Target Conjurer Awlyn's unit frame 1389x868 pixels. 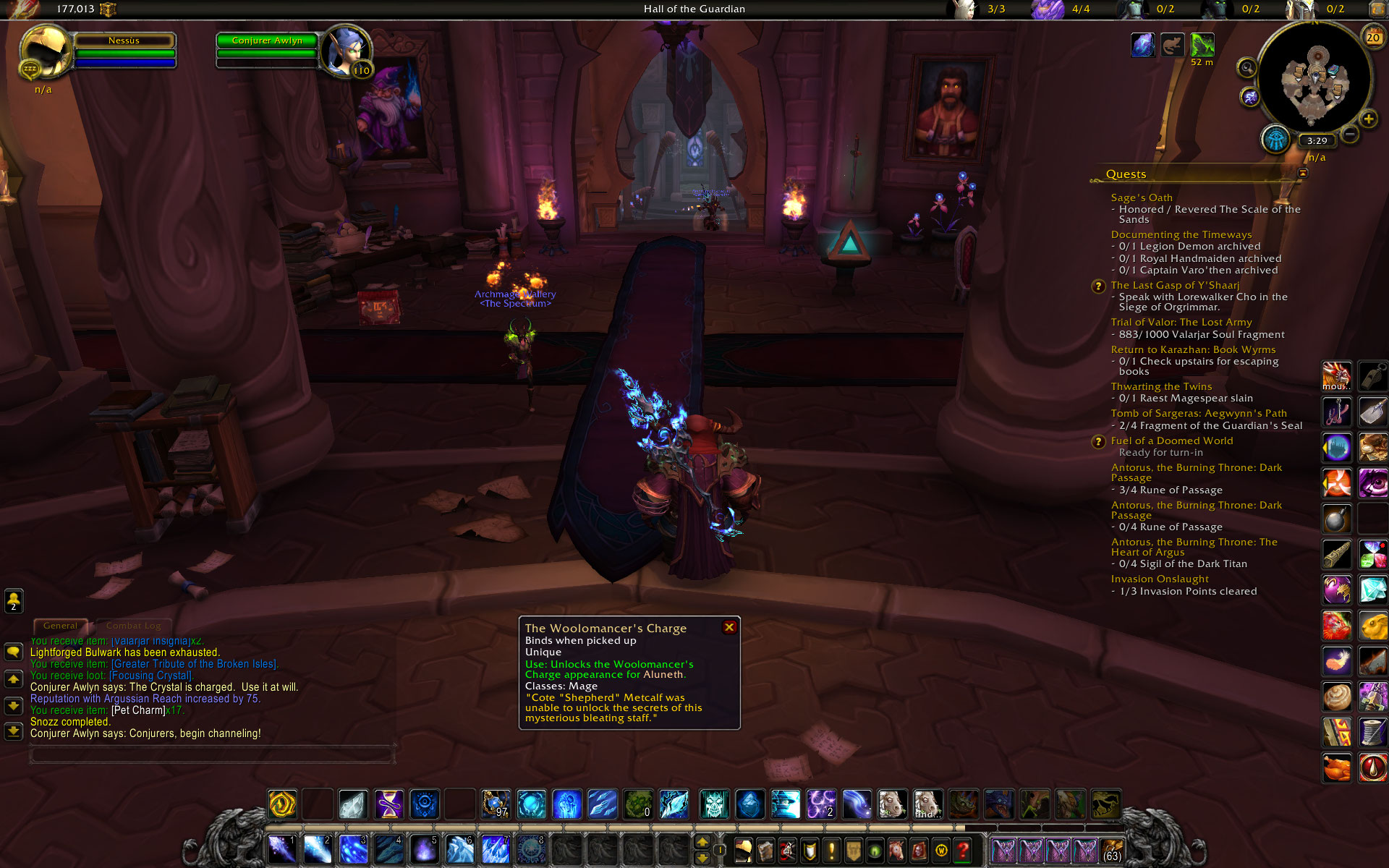268,41
